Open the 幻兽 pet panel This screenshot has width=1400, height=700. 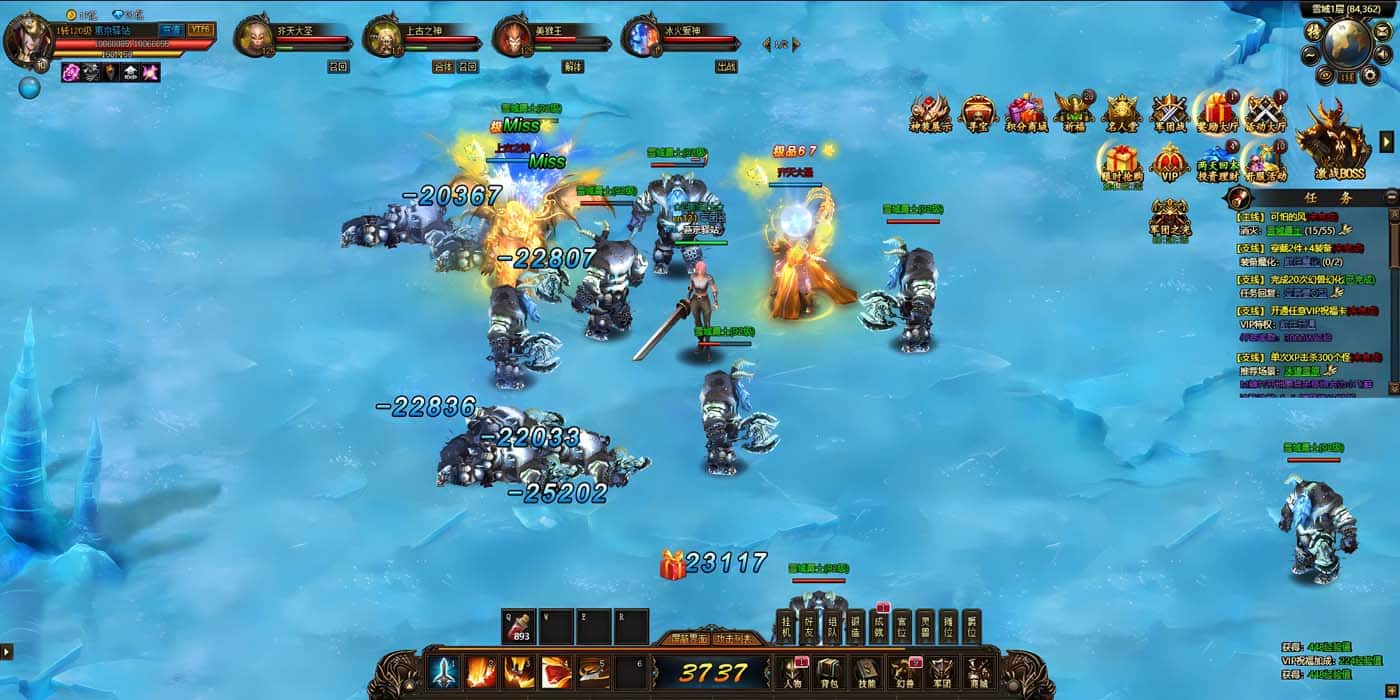[x=903, y=674]
